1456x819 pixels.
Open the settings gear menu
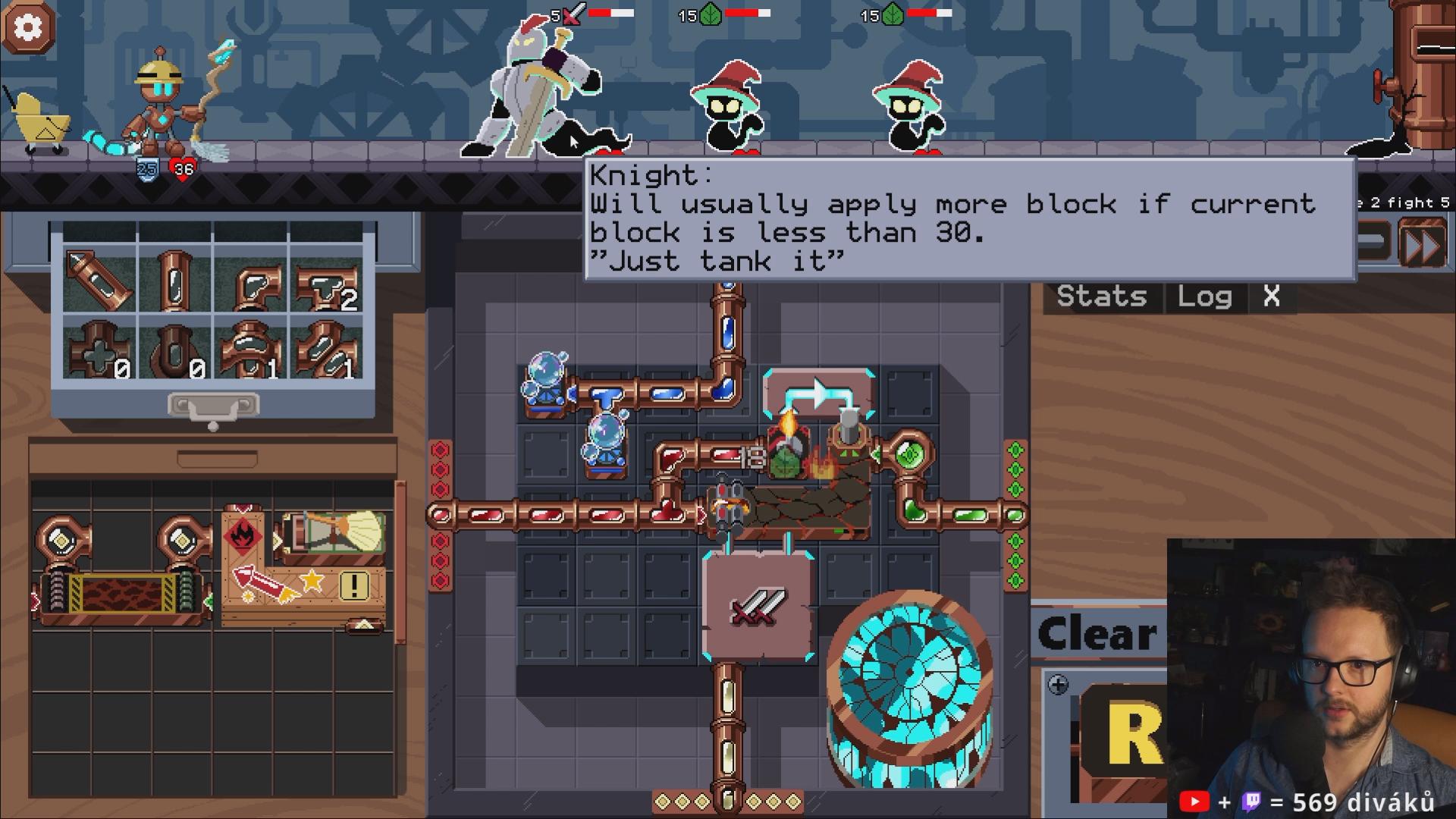click(x=29, y=28)
